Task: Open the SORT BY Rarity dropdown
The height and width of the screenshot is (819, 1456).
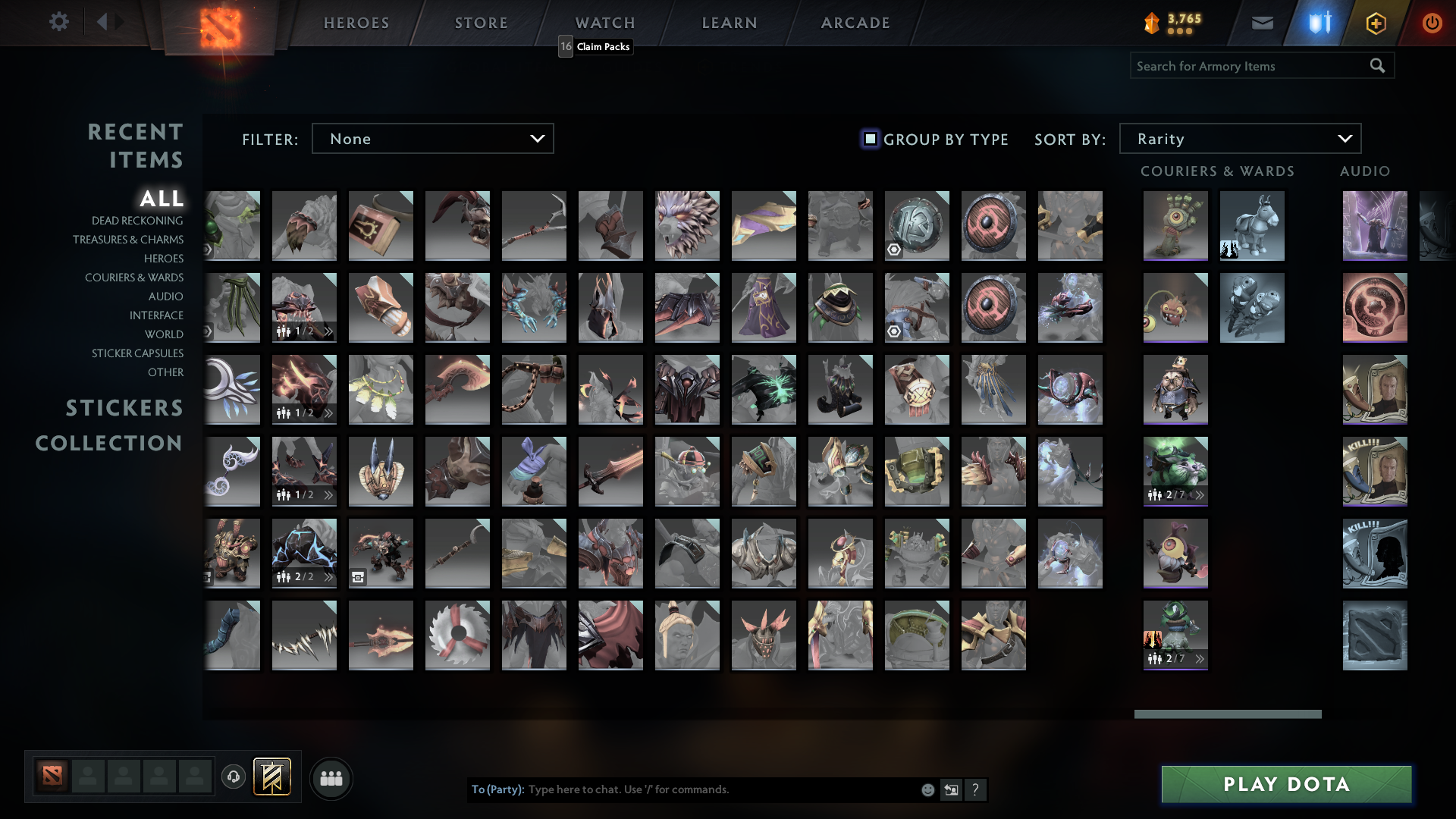Action: [x=1240, y=138]
